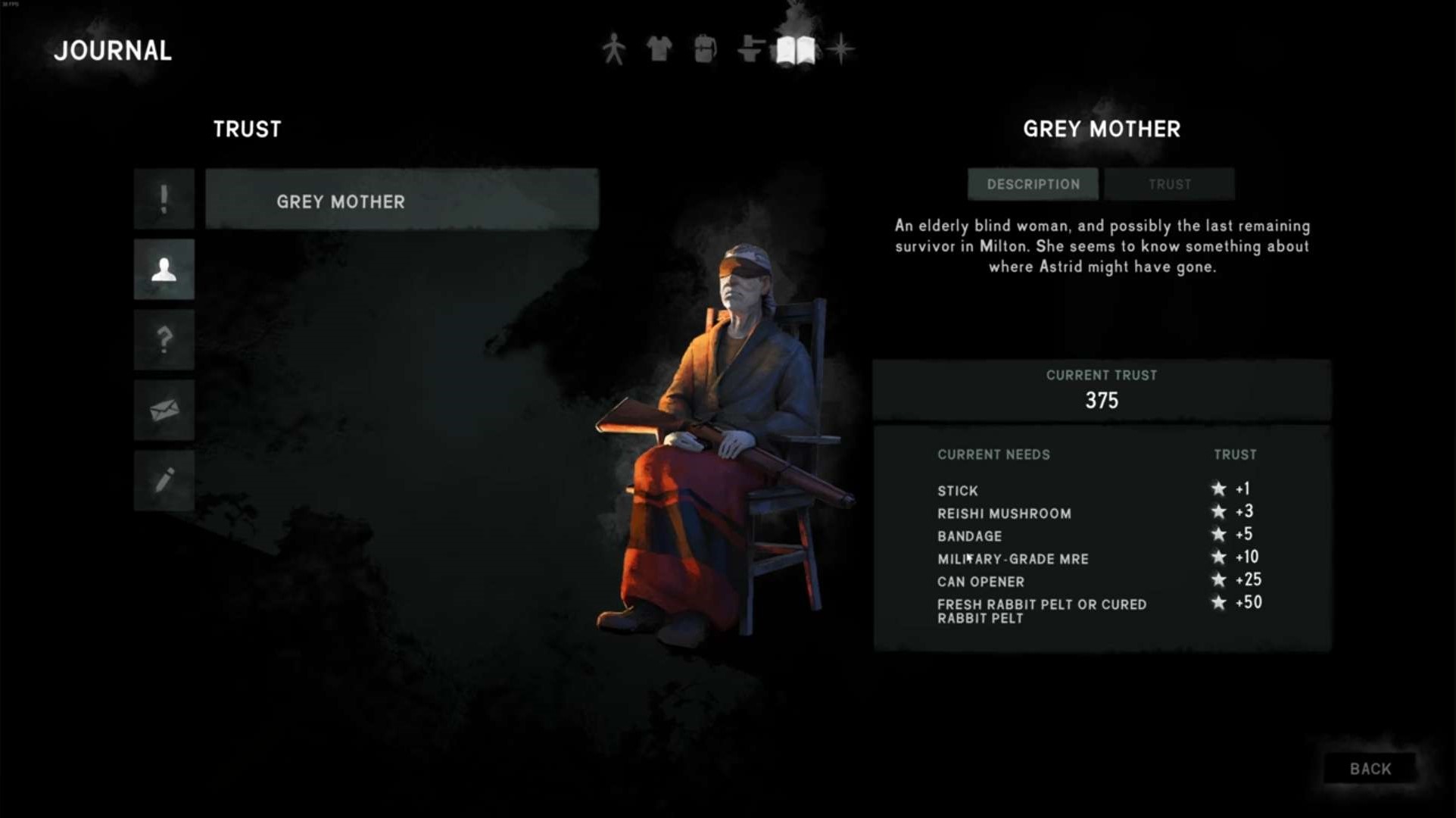Open the question mark journal section
The image size is (1456, 818).
tap(164, 339)
